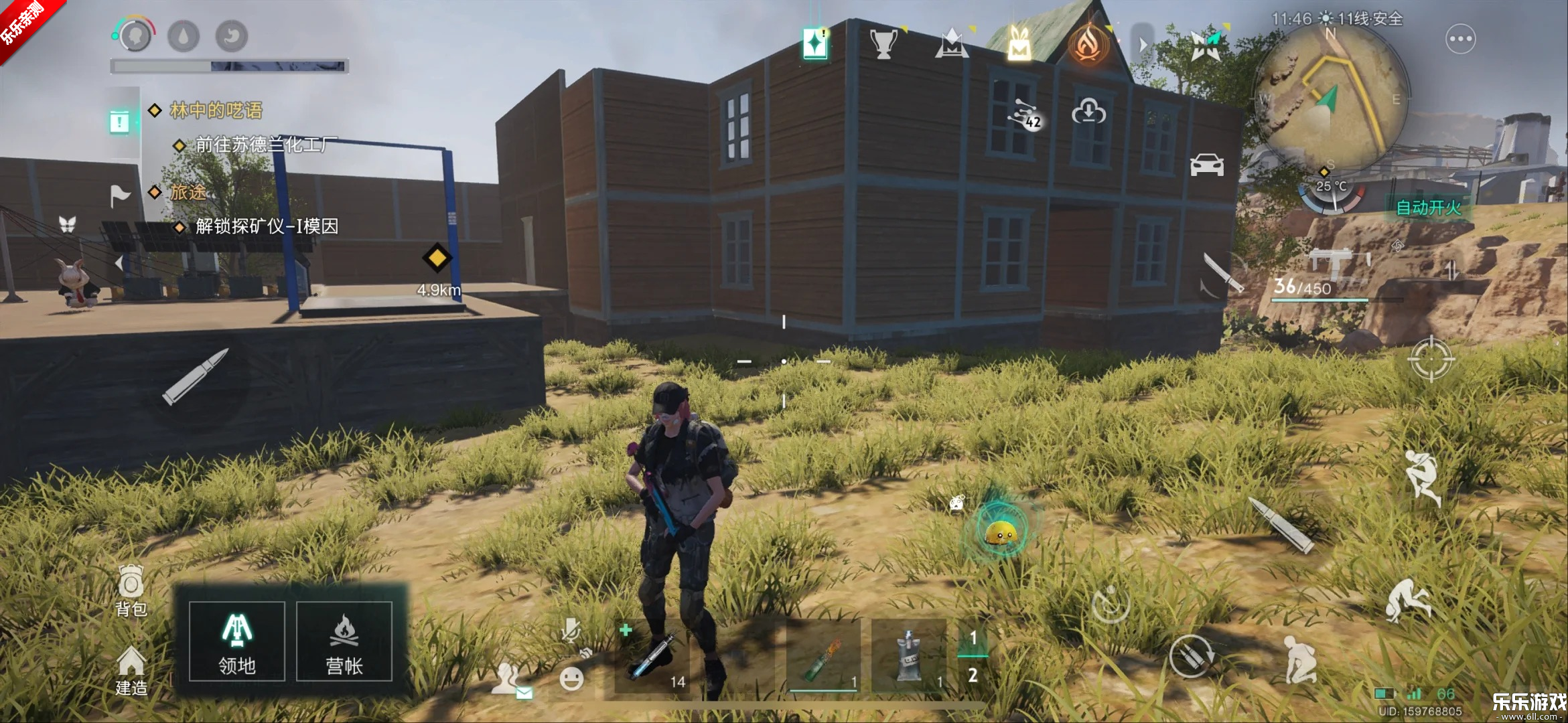Select the 领地 territory button
Viewport: 1568px width, 723px height.
(x=237, y=641)
